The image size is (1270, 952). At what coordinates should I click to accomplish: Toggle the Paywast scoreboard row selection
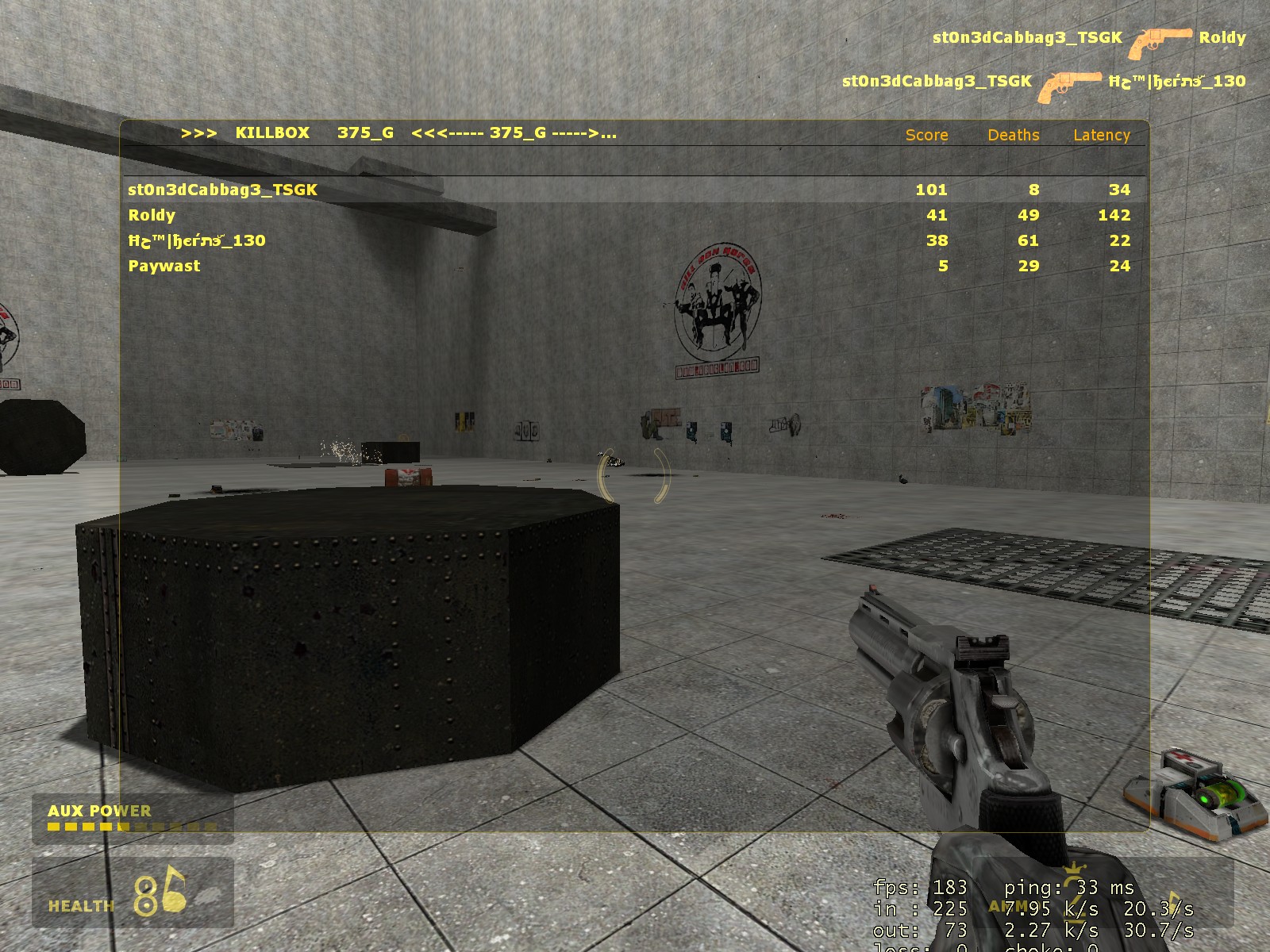[164, 266]
